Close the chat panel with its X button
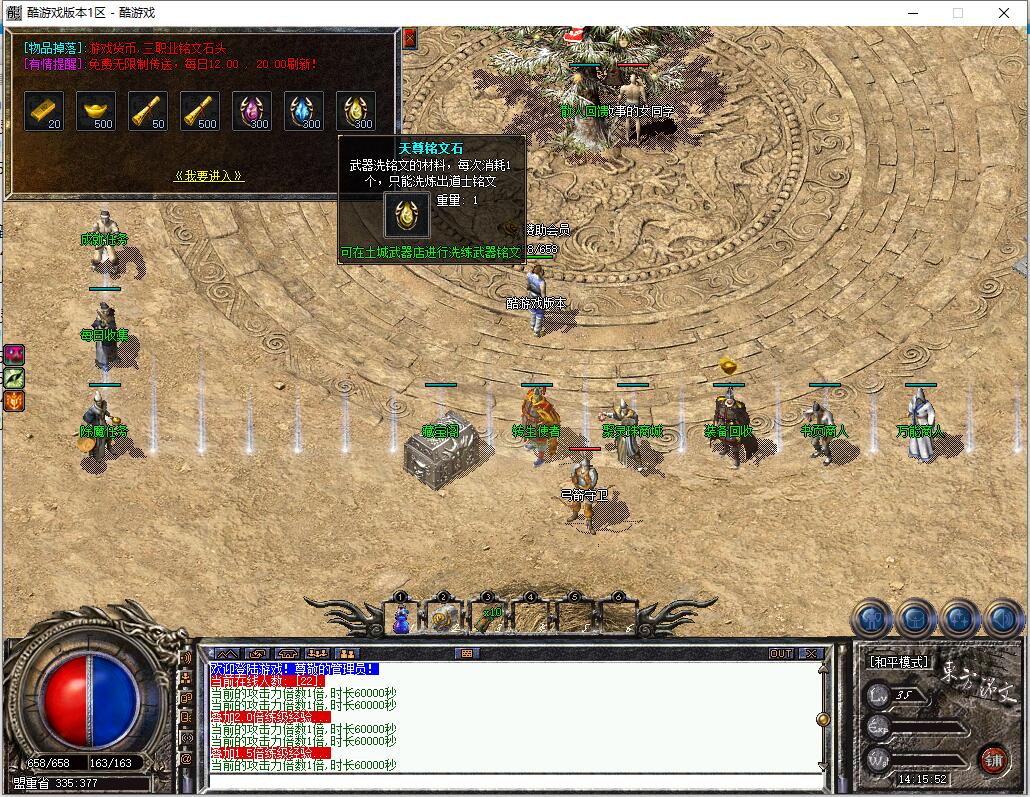The width and height of the screenshot is (1030, 797). [810, 653]
